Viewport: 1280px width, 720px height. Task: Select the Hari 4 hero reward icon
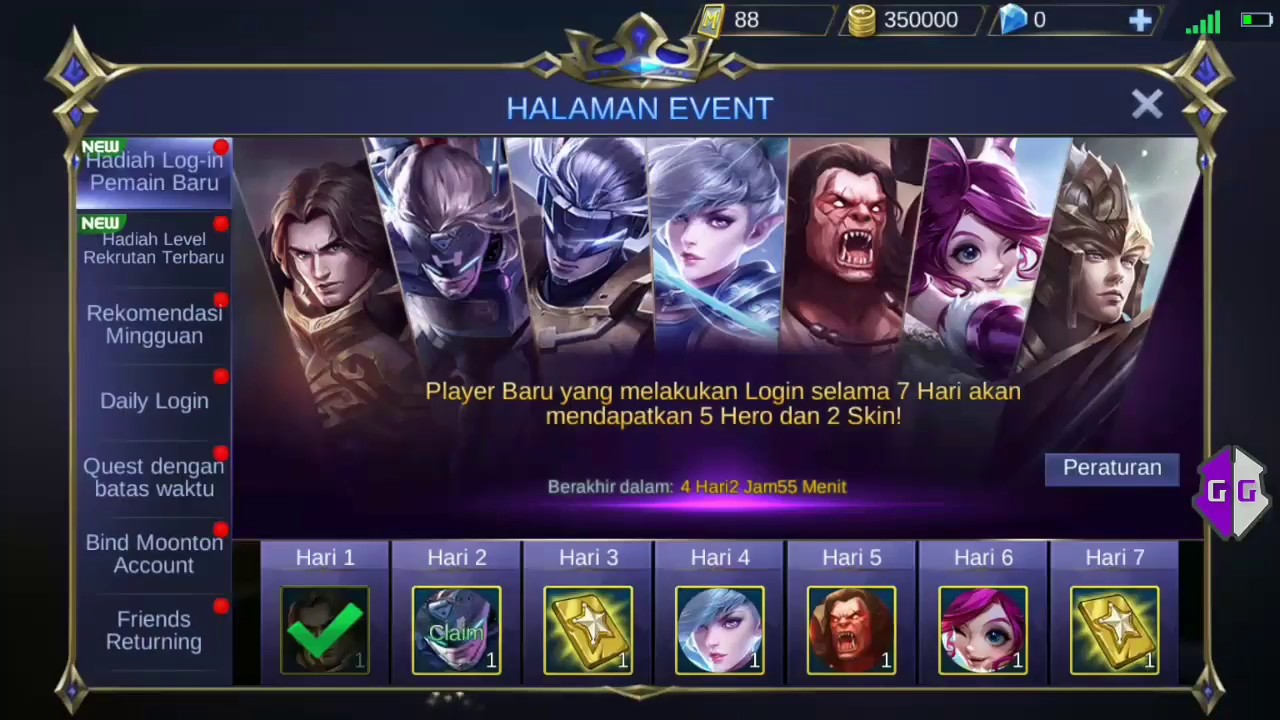[720, 630]
